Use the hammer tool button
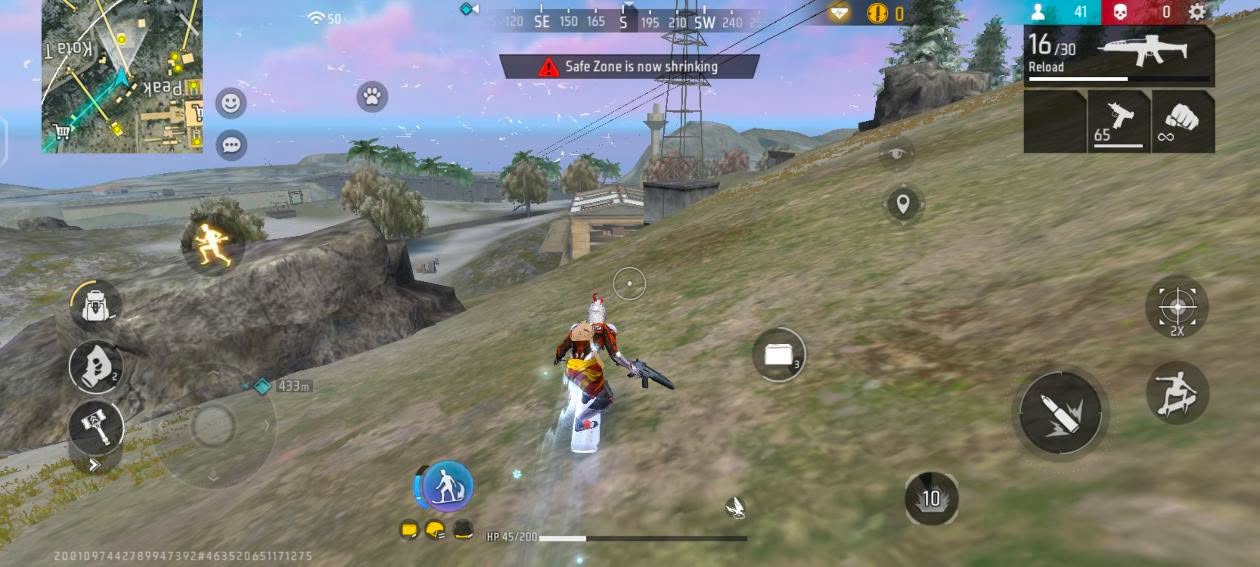1260x567 pixels. pyautogui.click(x=96, y=427)
